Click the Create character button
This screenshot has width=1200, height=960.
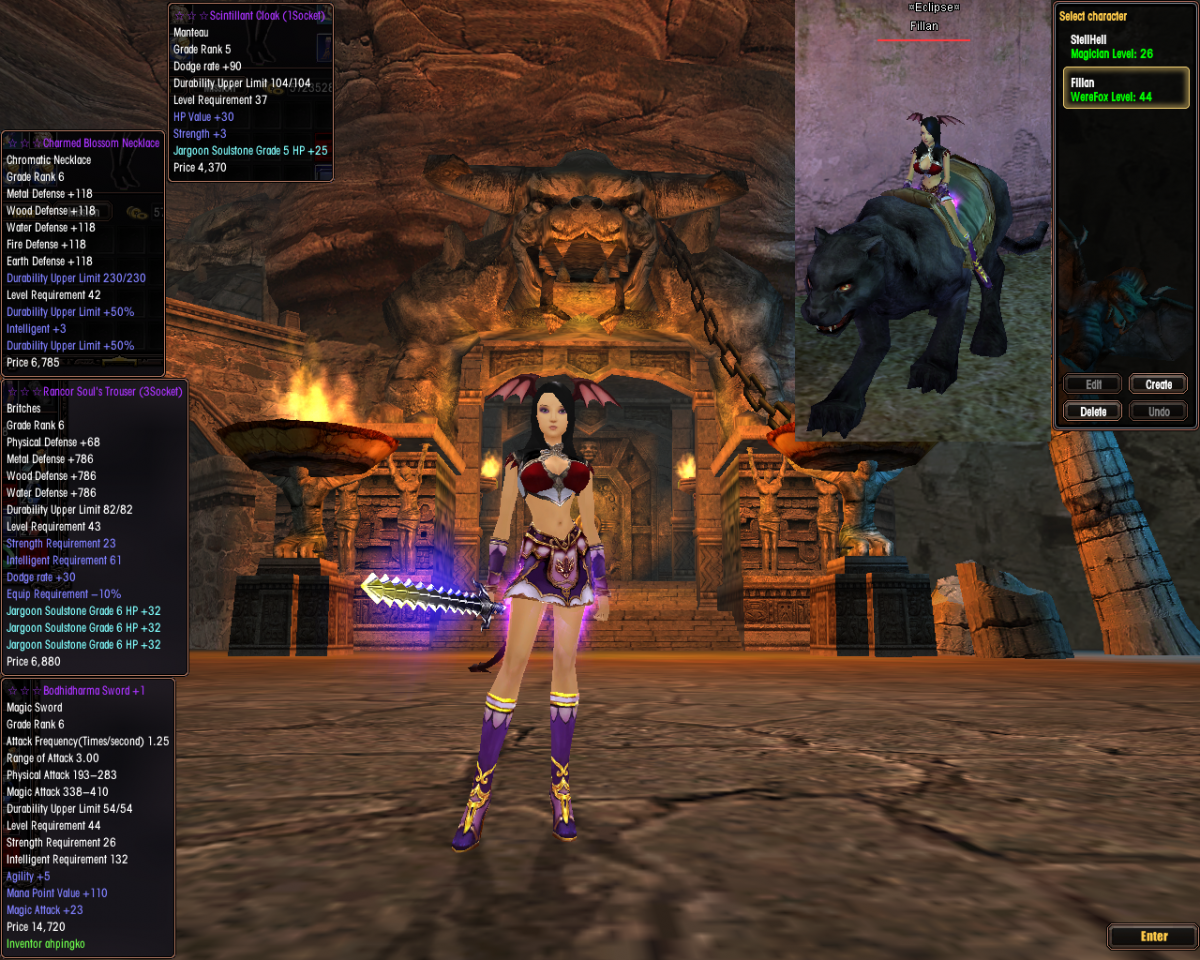tap(1158, 384)
